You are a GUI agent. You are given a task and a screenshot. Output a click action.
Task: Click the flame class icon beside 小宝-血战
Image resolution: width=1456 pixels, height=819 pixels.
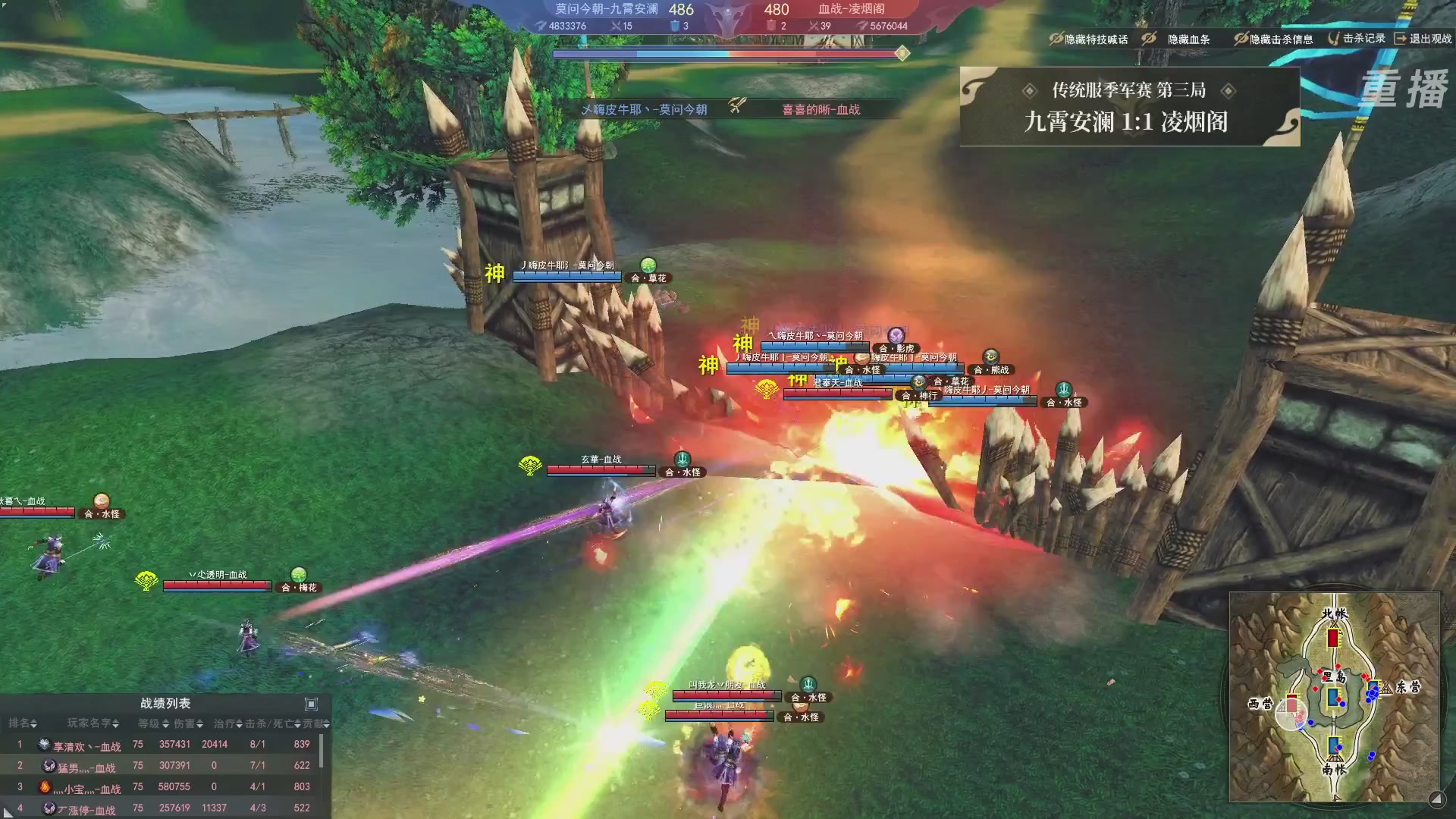45,789
